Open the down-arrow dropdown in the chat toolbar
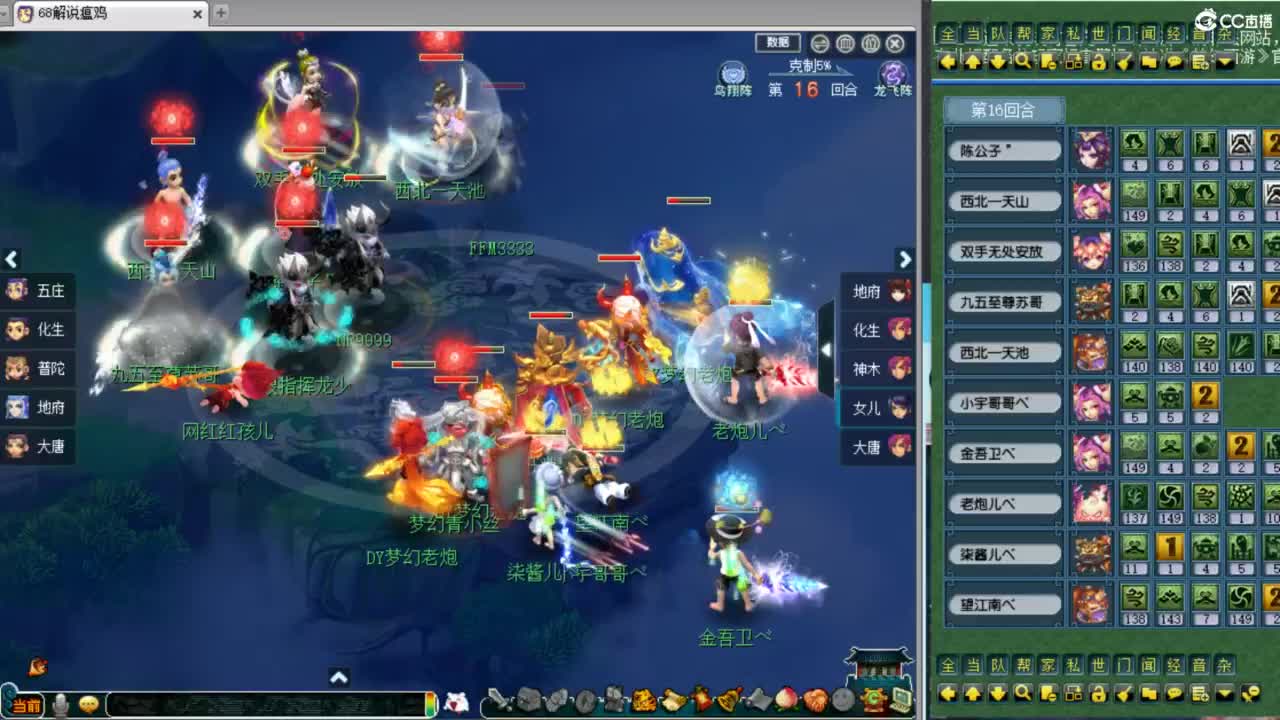The width and height of the screenshot is (1280, 720). tap(1226, 62)
